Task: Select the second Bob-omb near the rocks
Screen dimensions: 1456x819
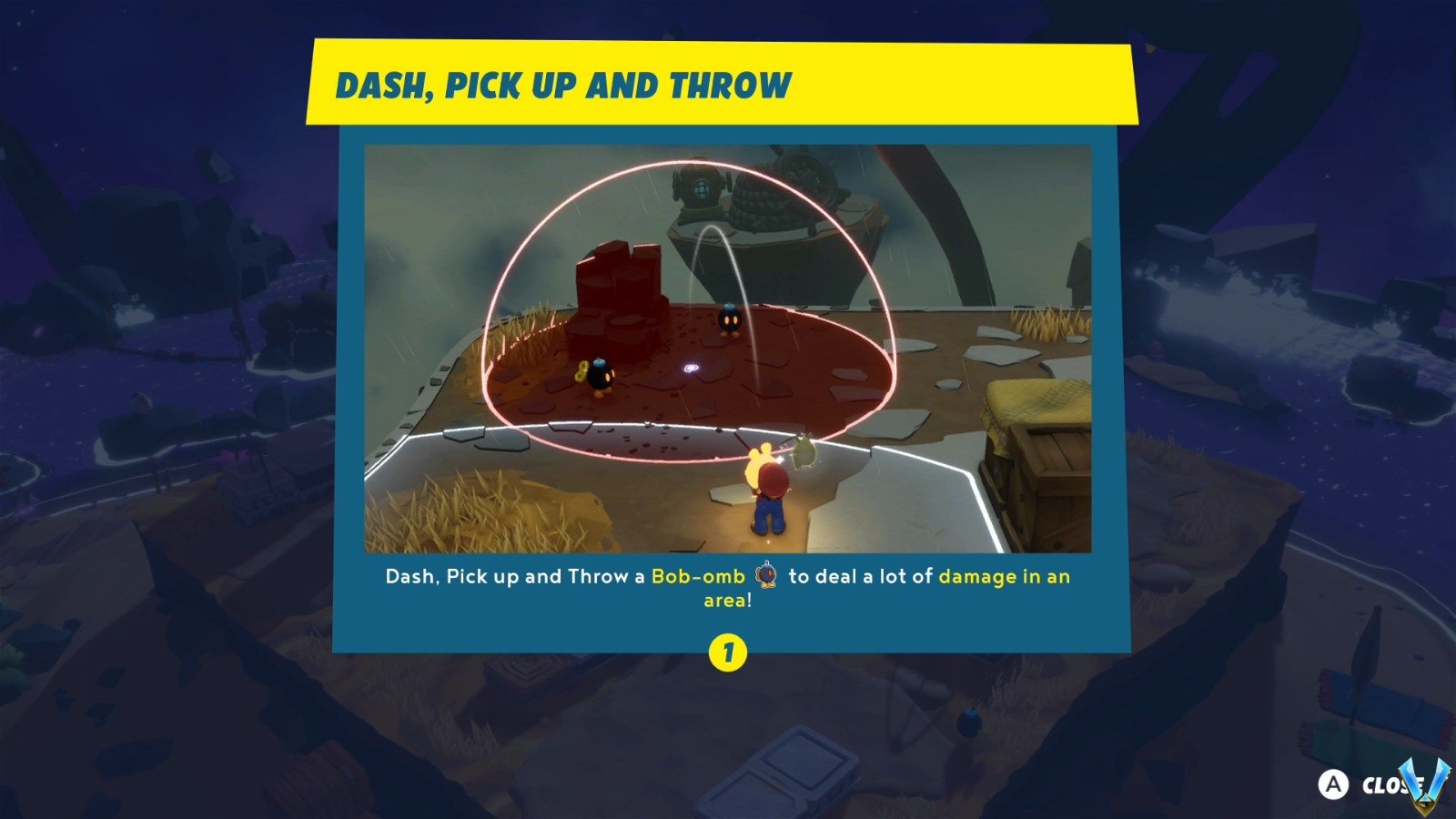Action: pyautogui.click(x=601, y=375)
